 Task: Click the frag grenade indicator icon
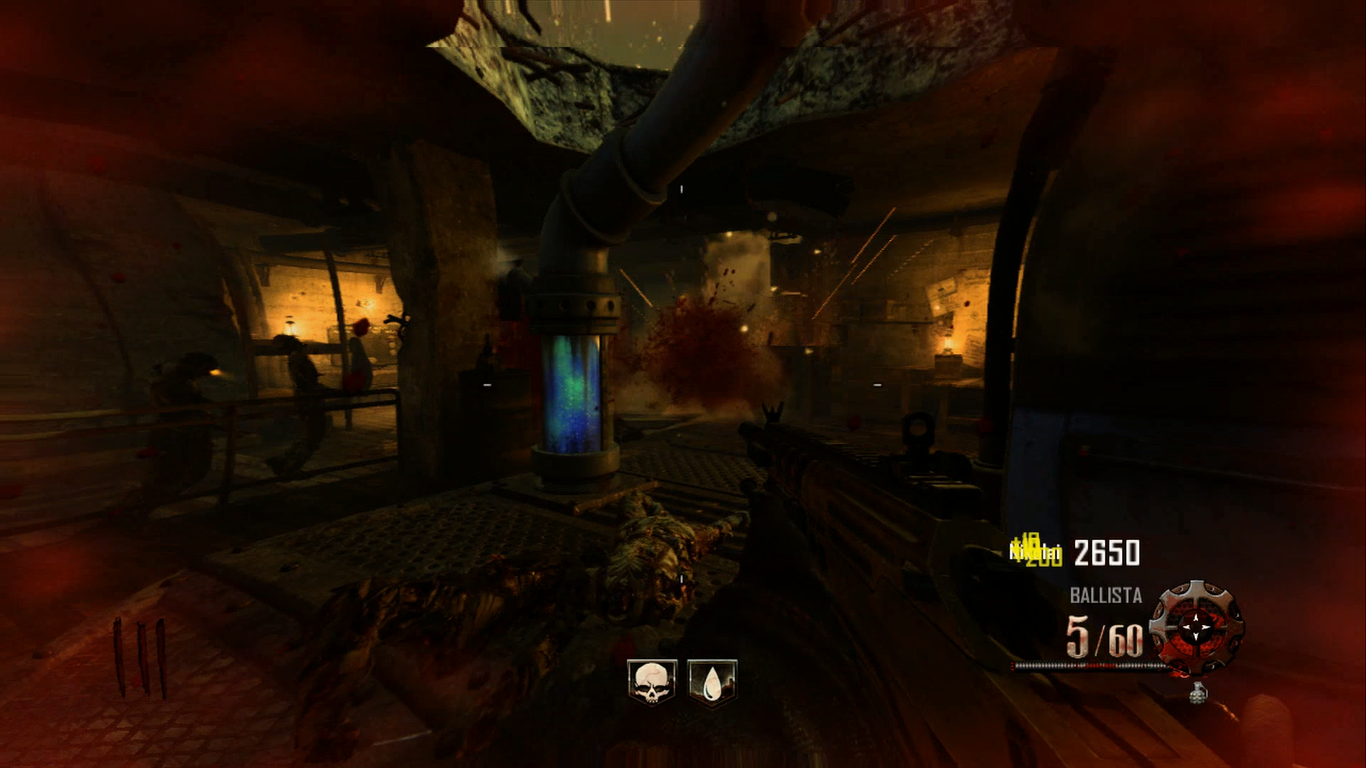(x=1198, y=693)
